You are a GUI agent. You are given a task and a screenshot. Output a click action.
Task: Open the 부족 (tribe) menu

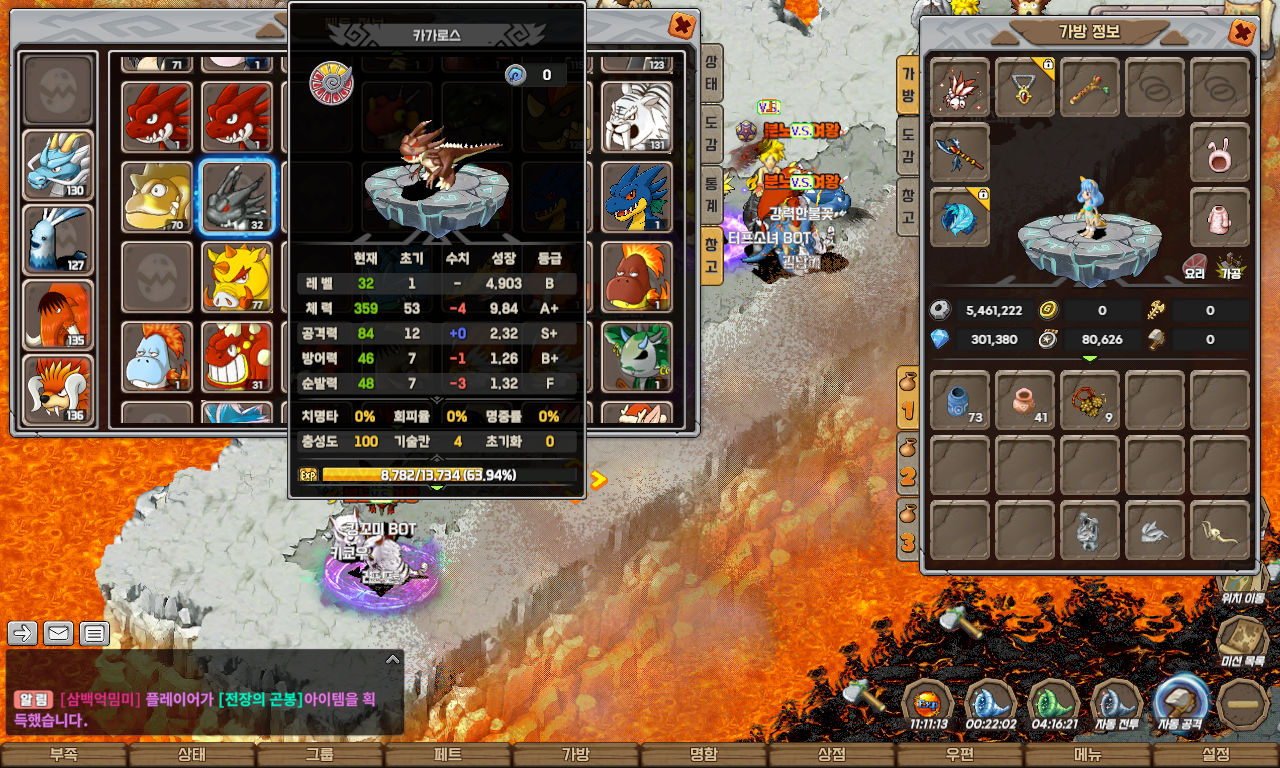(x=64, y=755)
